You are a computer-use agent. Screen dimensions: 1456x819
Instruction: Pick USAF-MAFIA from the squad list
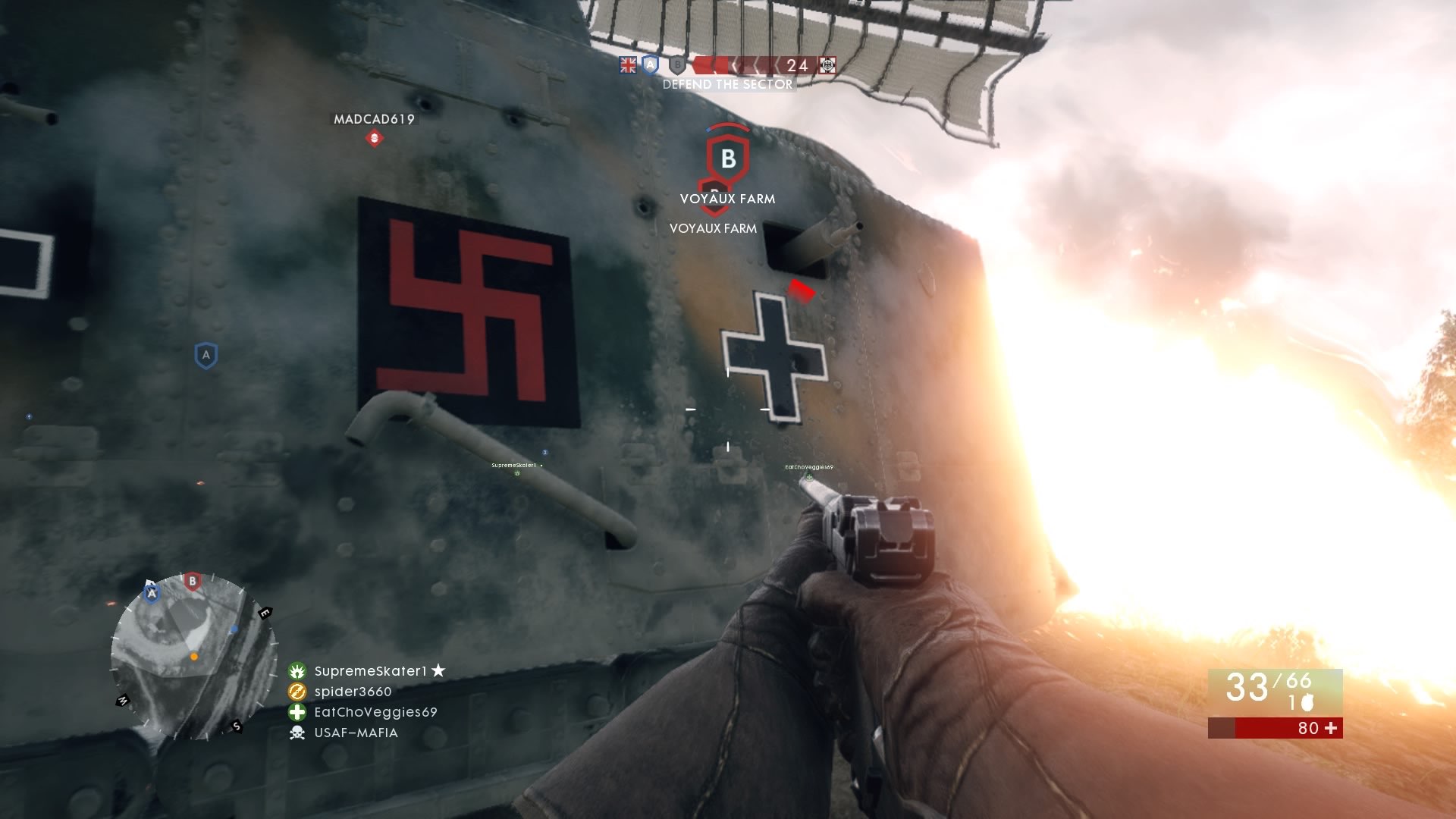[x=356, y=733]
